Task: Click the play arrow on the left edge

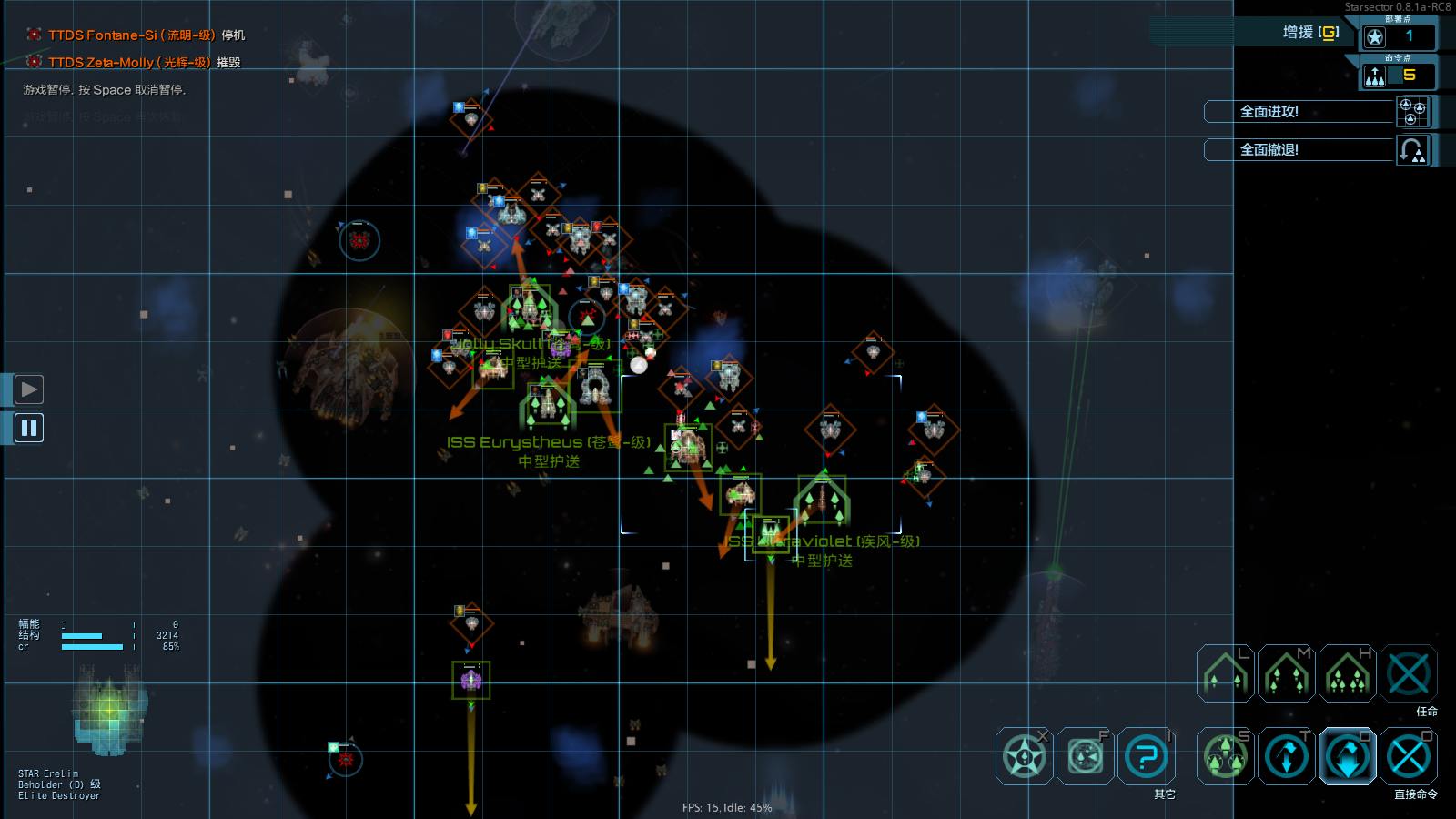Action: [28, 389]
